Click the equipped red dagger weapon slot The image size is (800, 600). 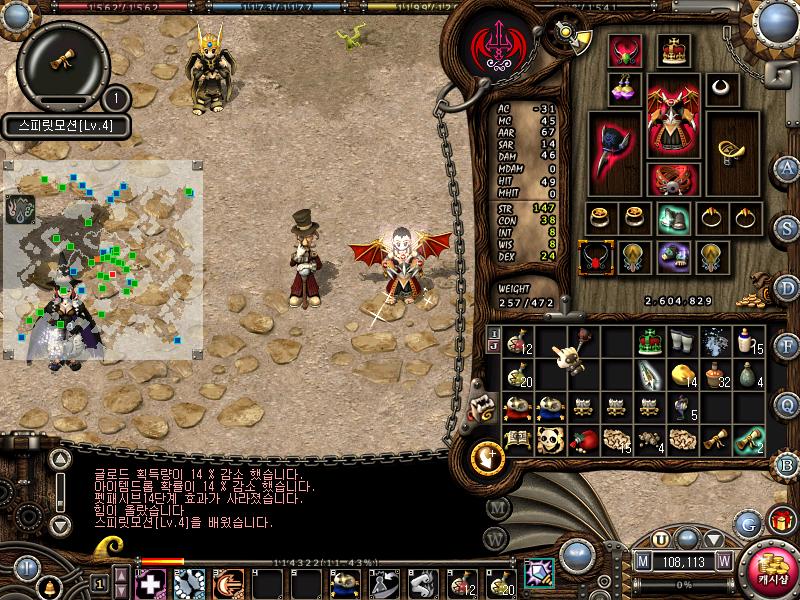point(613,152)
